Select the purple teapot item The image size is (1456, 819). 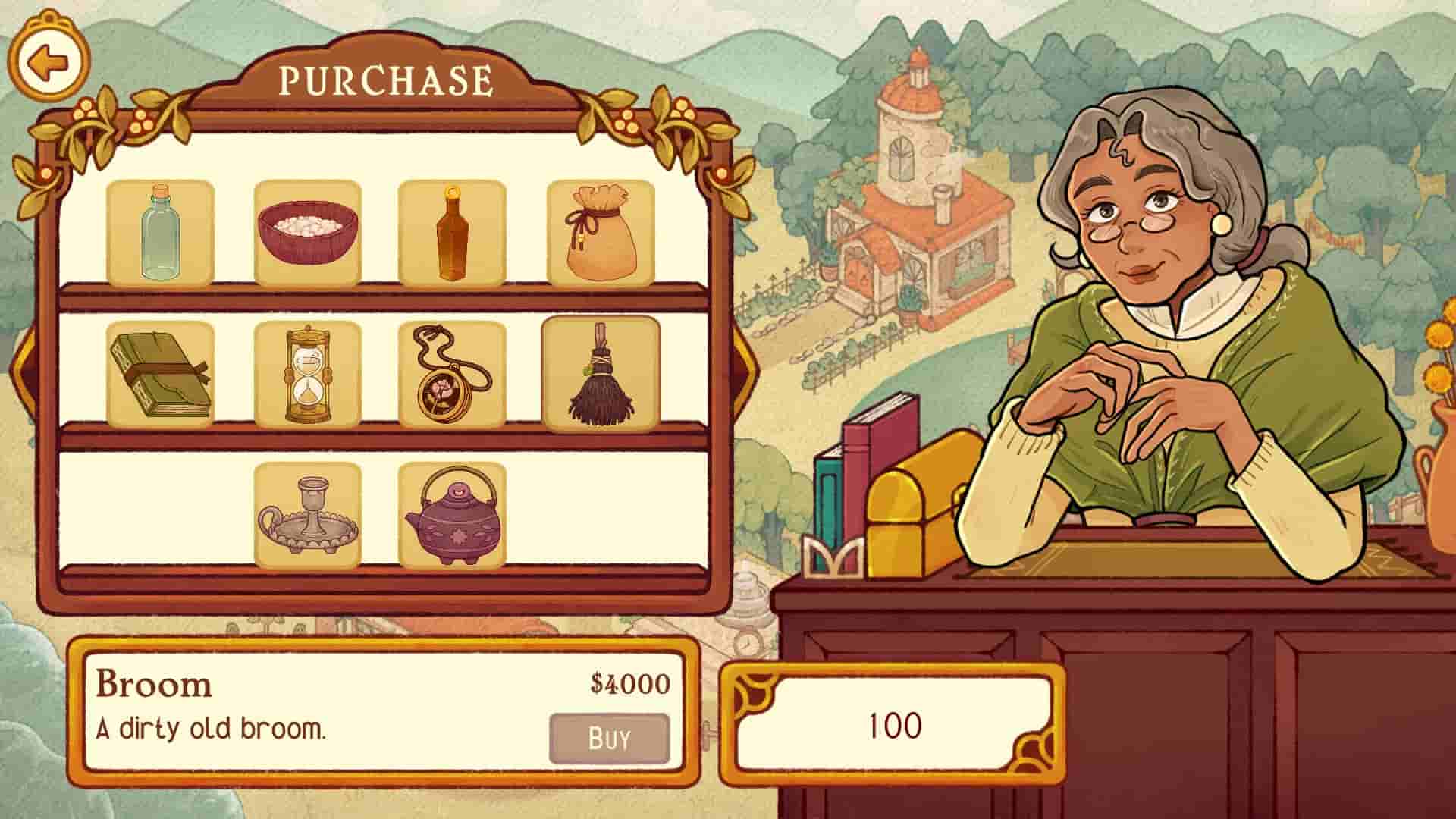pos(452,516)
